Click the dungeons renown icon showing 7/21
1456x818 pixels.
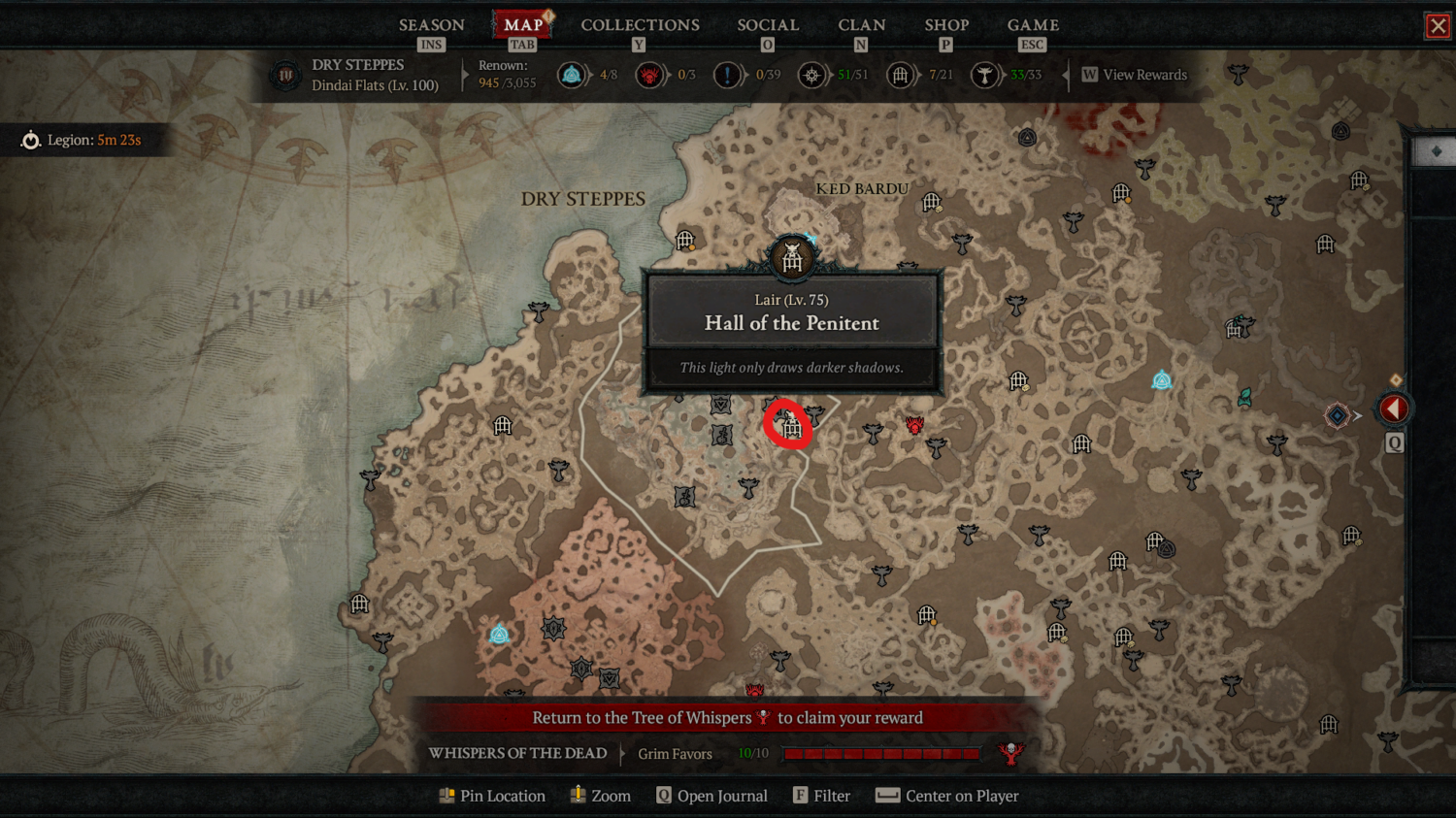pos(901,75)
